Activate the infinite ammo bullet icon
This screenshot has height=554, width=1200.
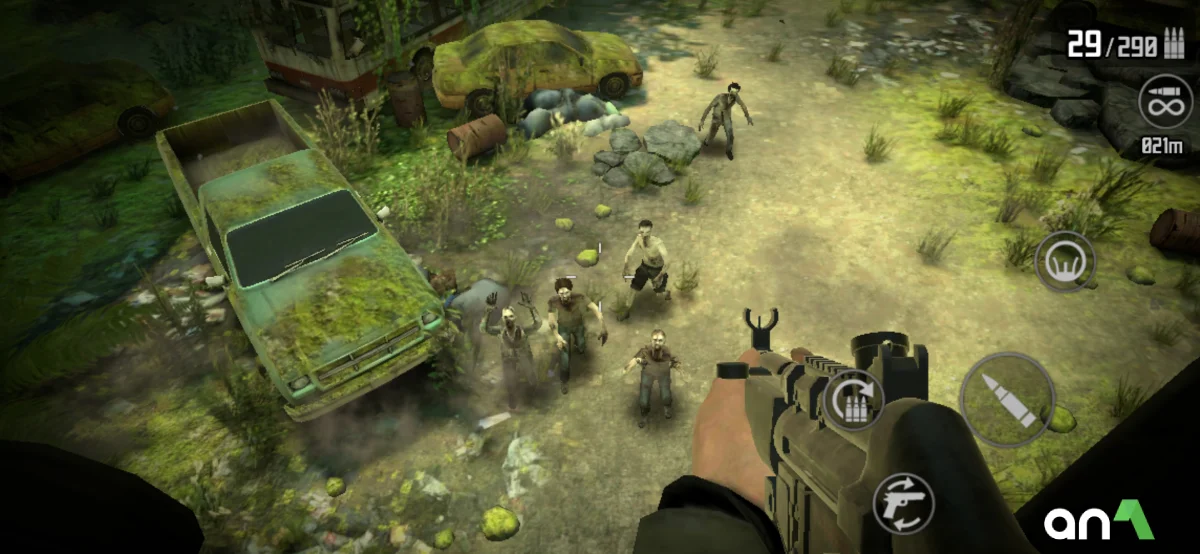click(1165, 104)
